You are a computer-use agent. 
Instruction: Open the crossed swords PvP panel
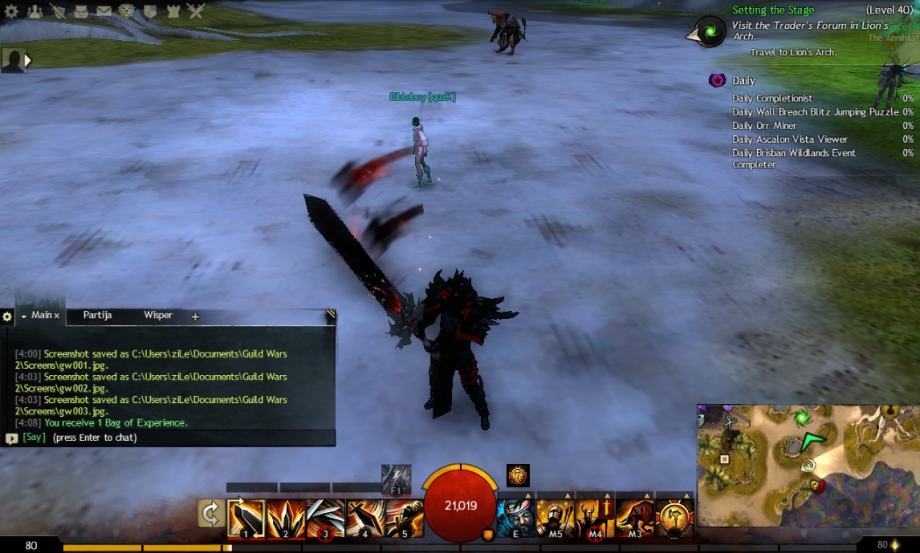tap(196, 11)
